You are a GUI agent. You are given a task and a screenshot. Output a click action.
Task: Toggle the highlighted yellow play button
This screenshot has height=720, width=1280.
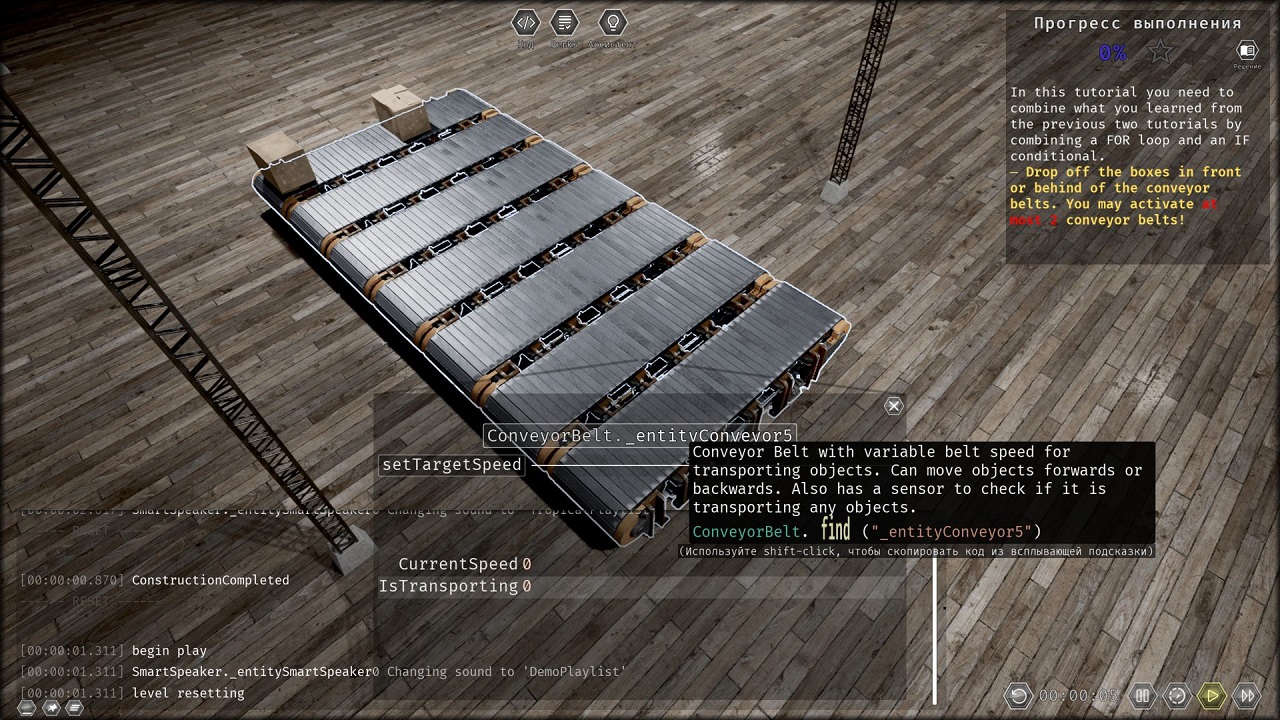(x=1212, y=695)
